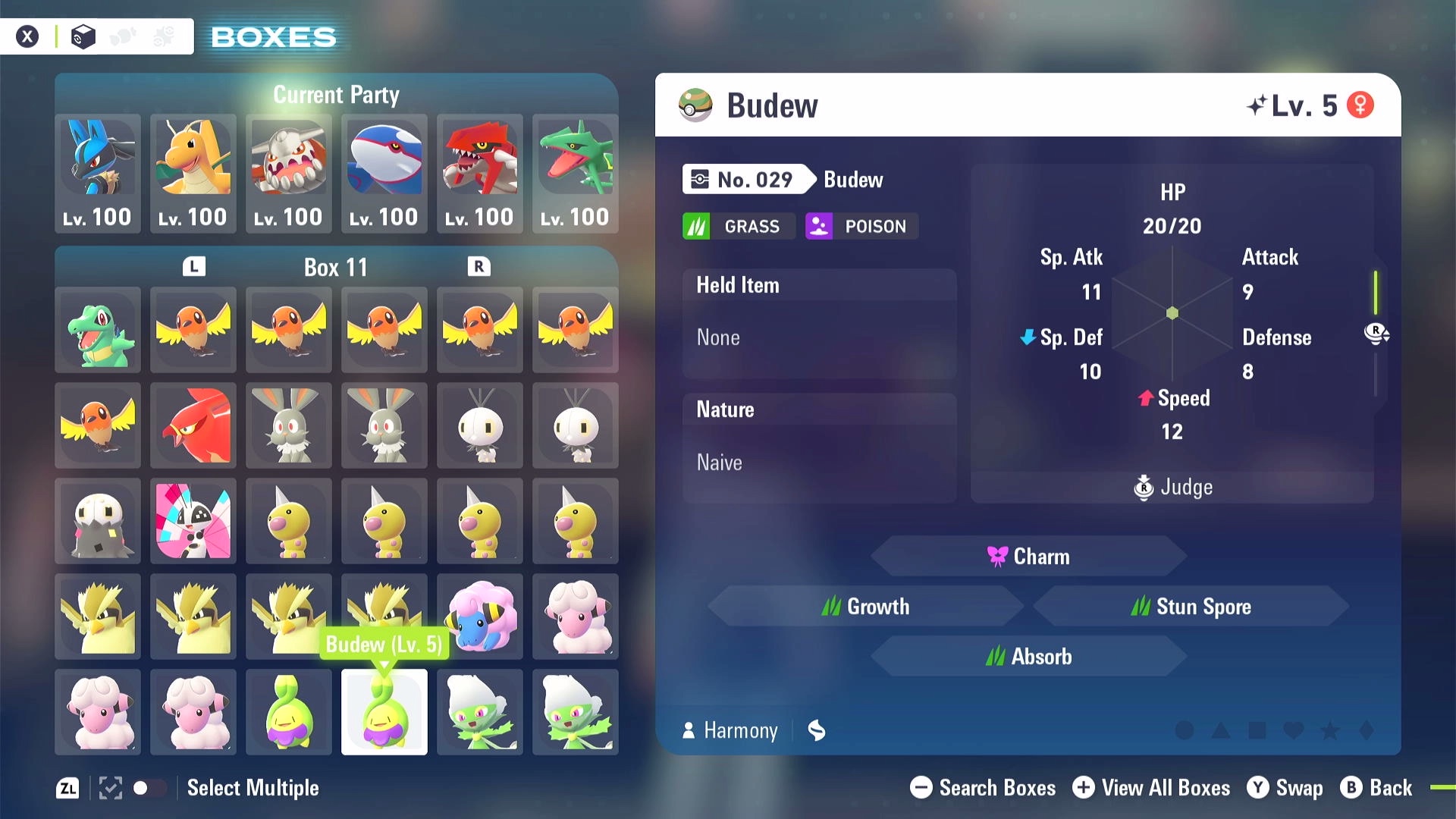Screen dimensions: 1456x819
Task: Select Lucario in the current party
Action: (x=98, y=173)
